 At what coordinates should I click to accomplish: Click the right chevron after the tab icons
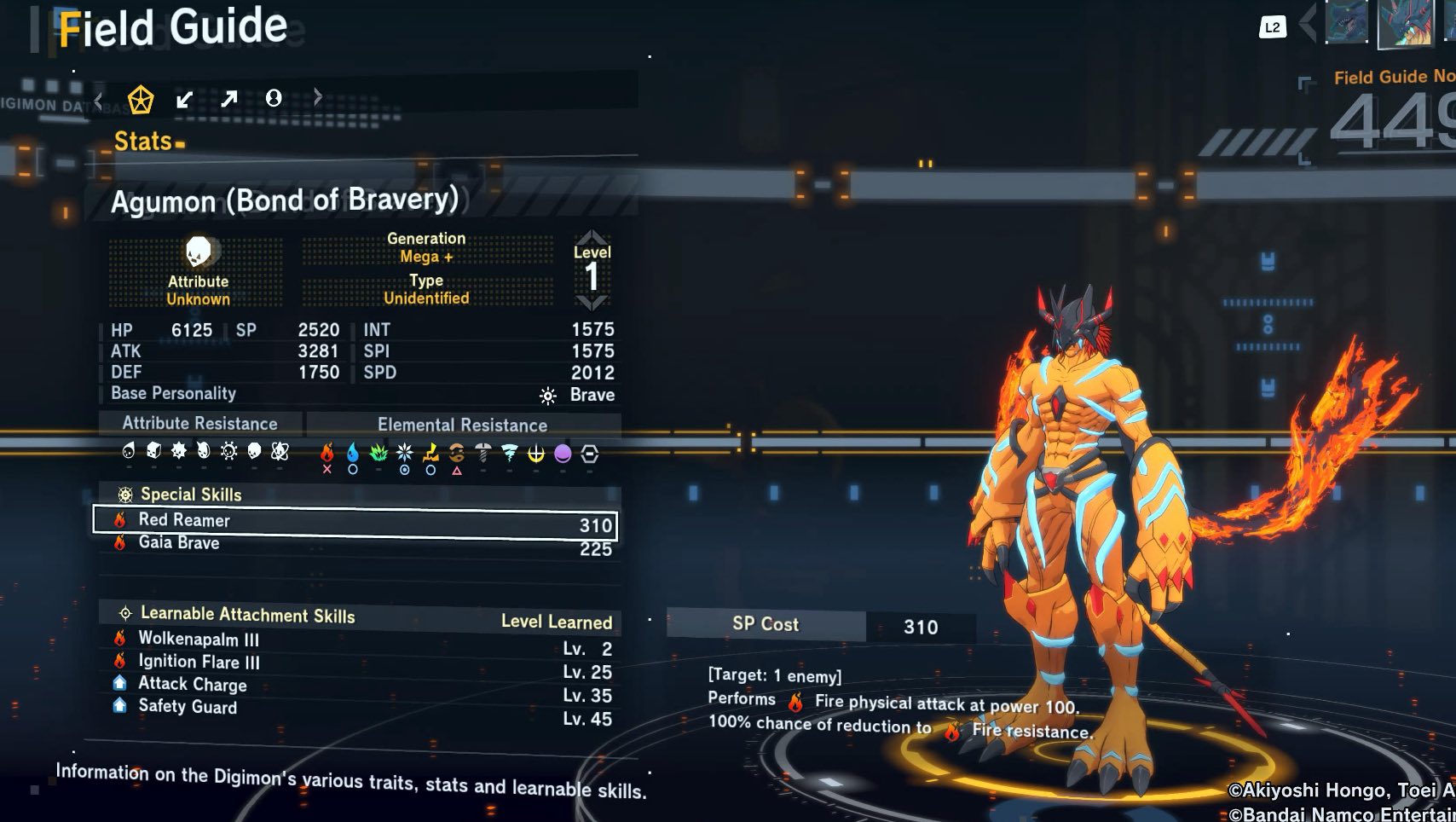tap(318, 97)
